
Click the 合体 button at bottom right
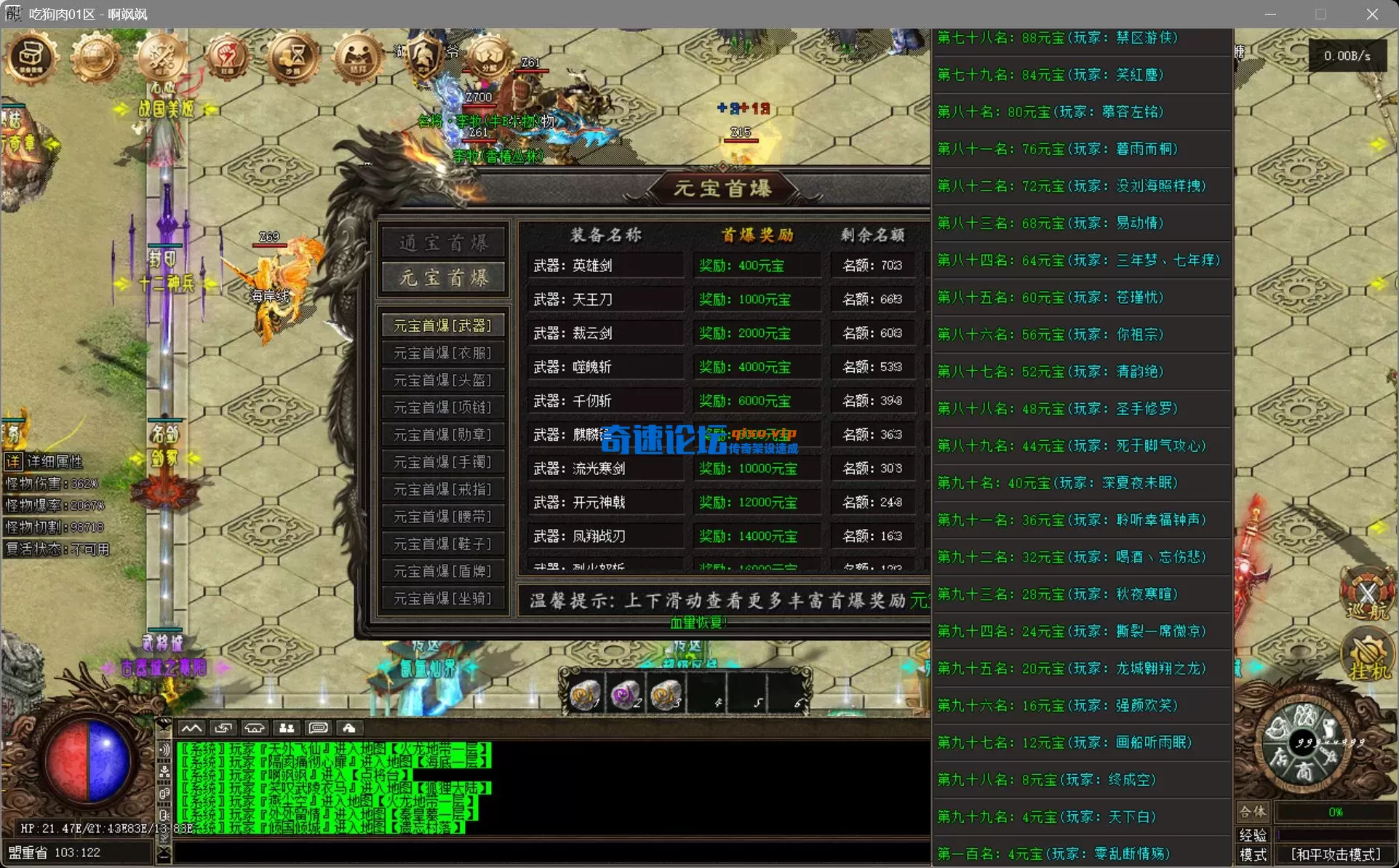click(x=1253, y=813)
